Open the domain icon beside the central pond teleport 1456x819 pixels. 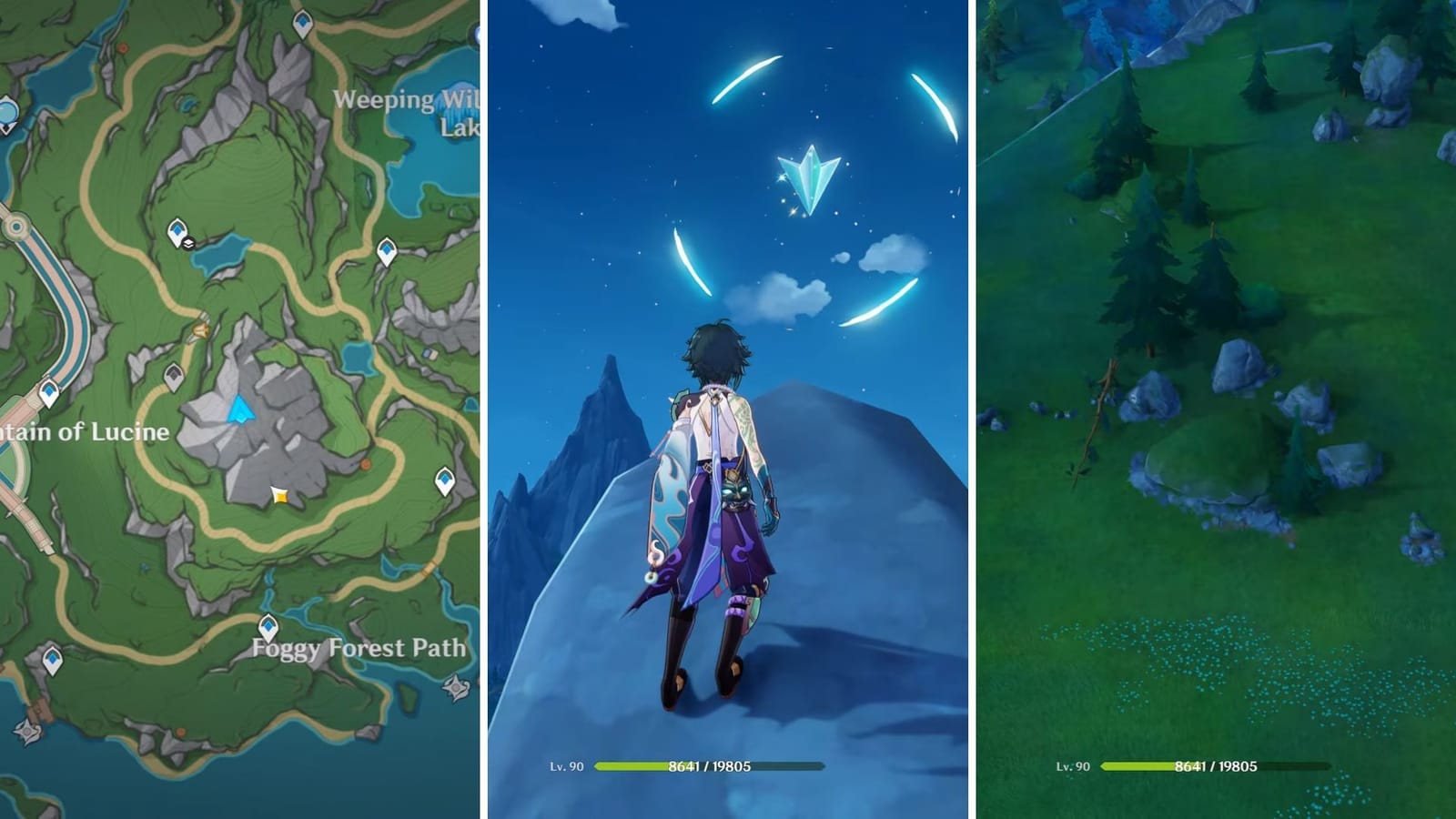coord(188,243)
